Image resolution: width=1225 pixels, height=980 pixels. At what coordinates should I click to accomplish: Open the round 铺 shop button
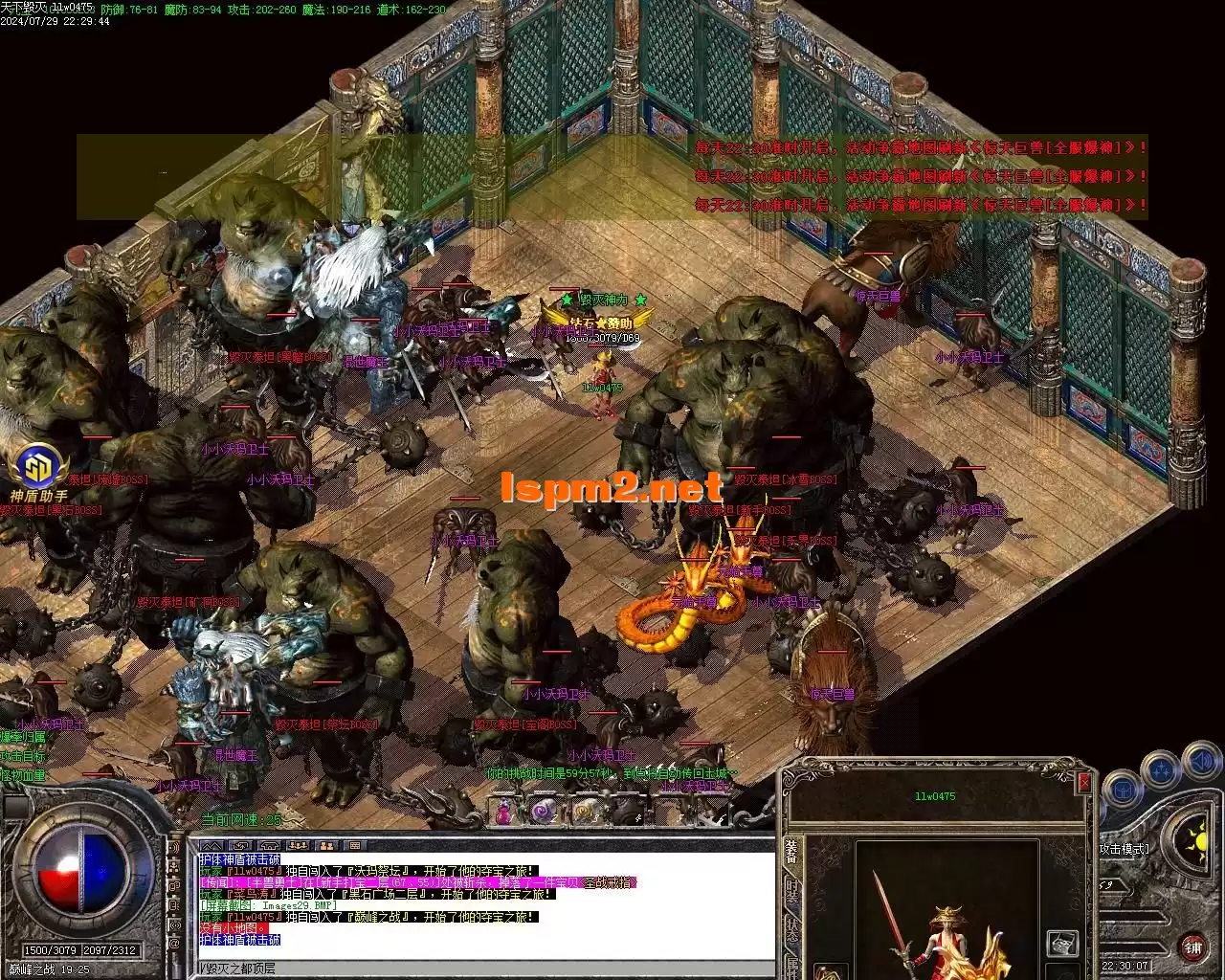[x=1192, y=948]
